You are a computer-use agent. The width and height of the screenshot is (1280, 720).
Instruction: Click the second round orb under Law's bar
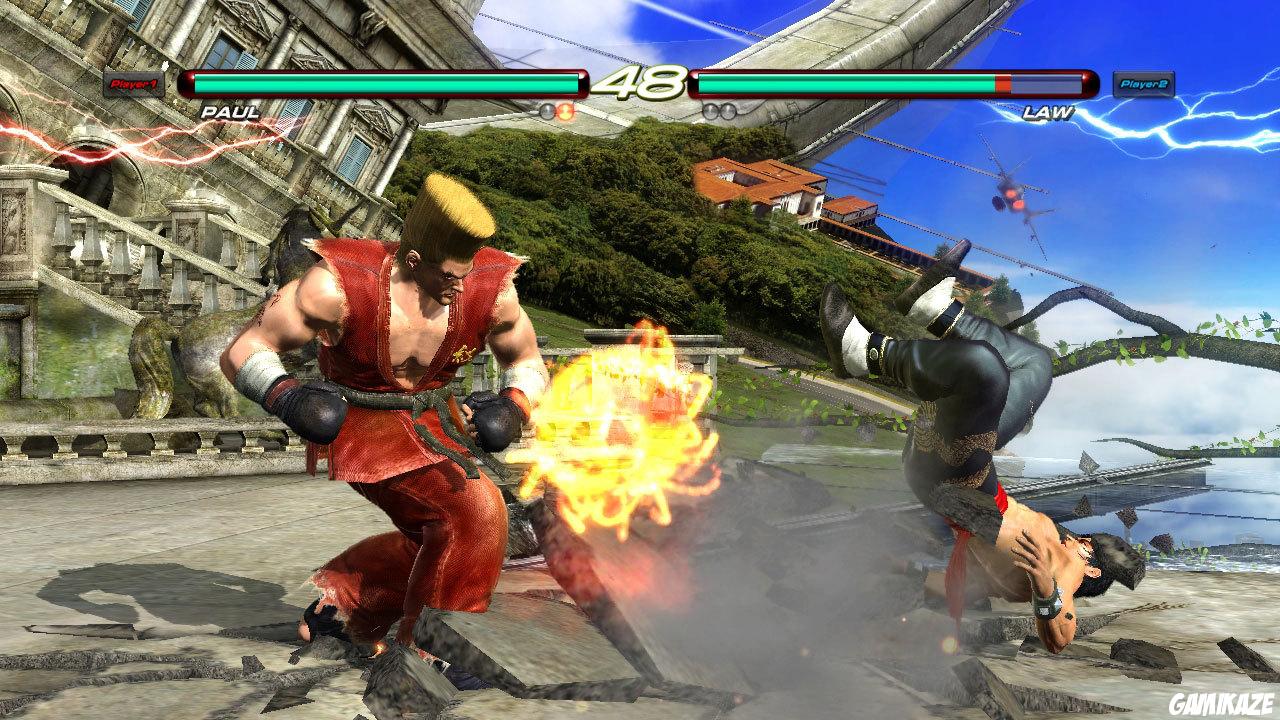pos(728,112)
